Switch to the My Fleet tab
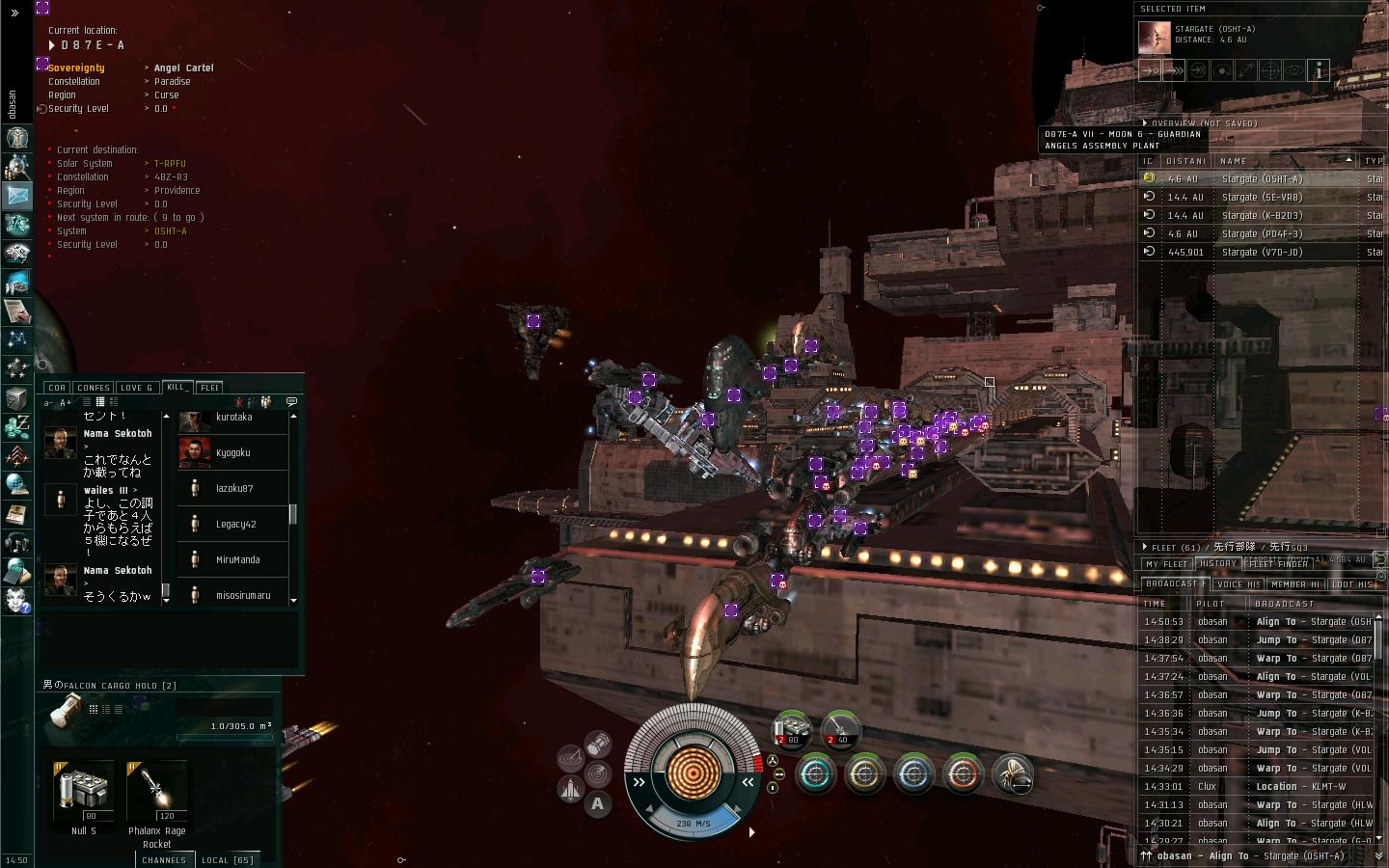Screen dimensions: 1389x868 point(1167,563)
